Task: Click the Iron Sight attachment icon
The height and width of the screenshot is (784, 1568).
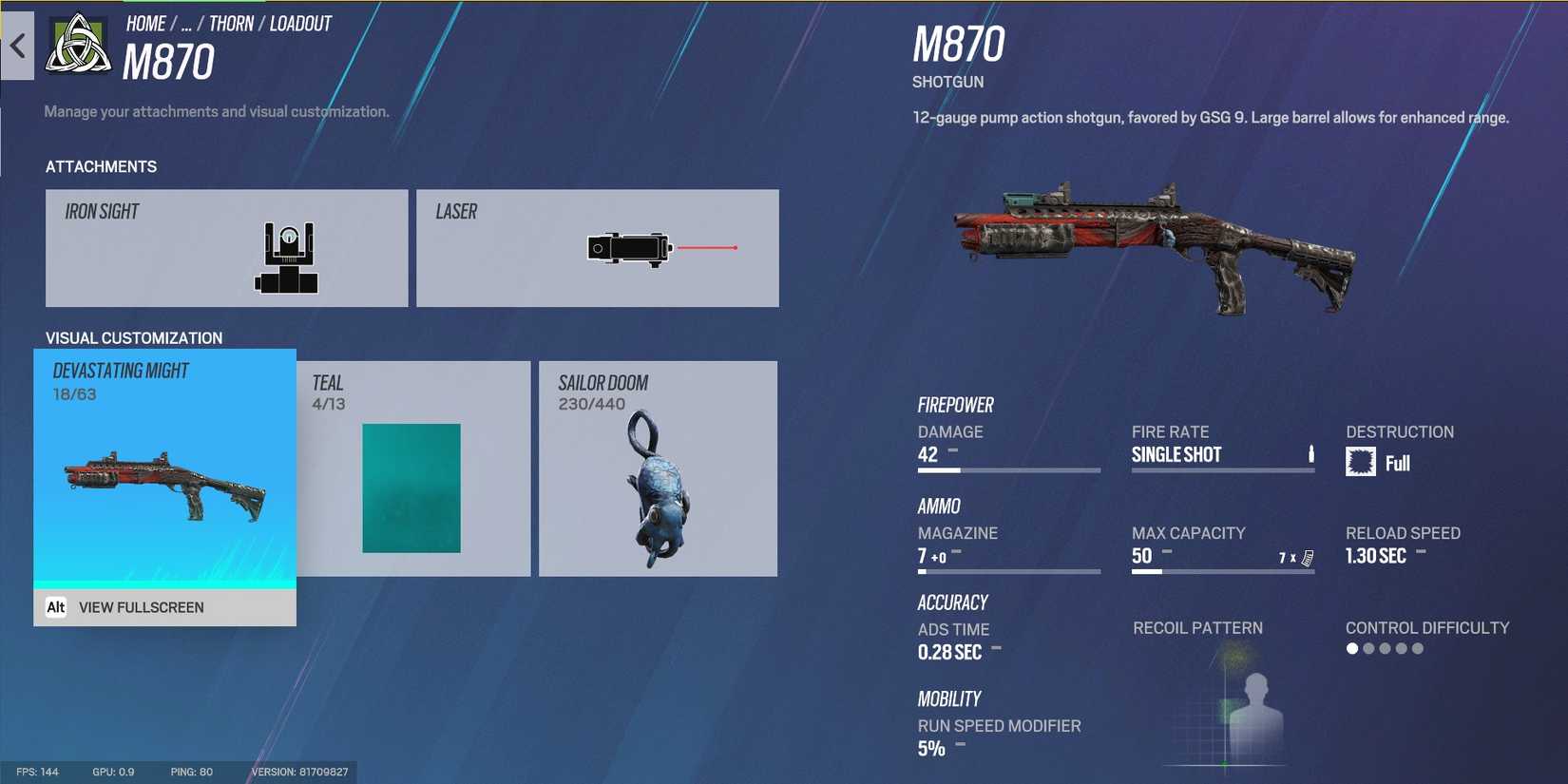Action: pos(287,255)
